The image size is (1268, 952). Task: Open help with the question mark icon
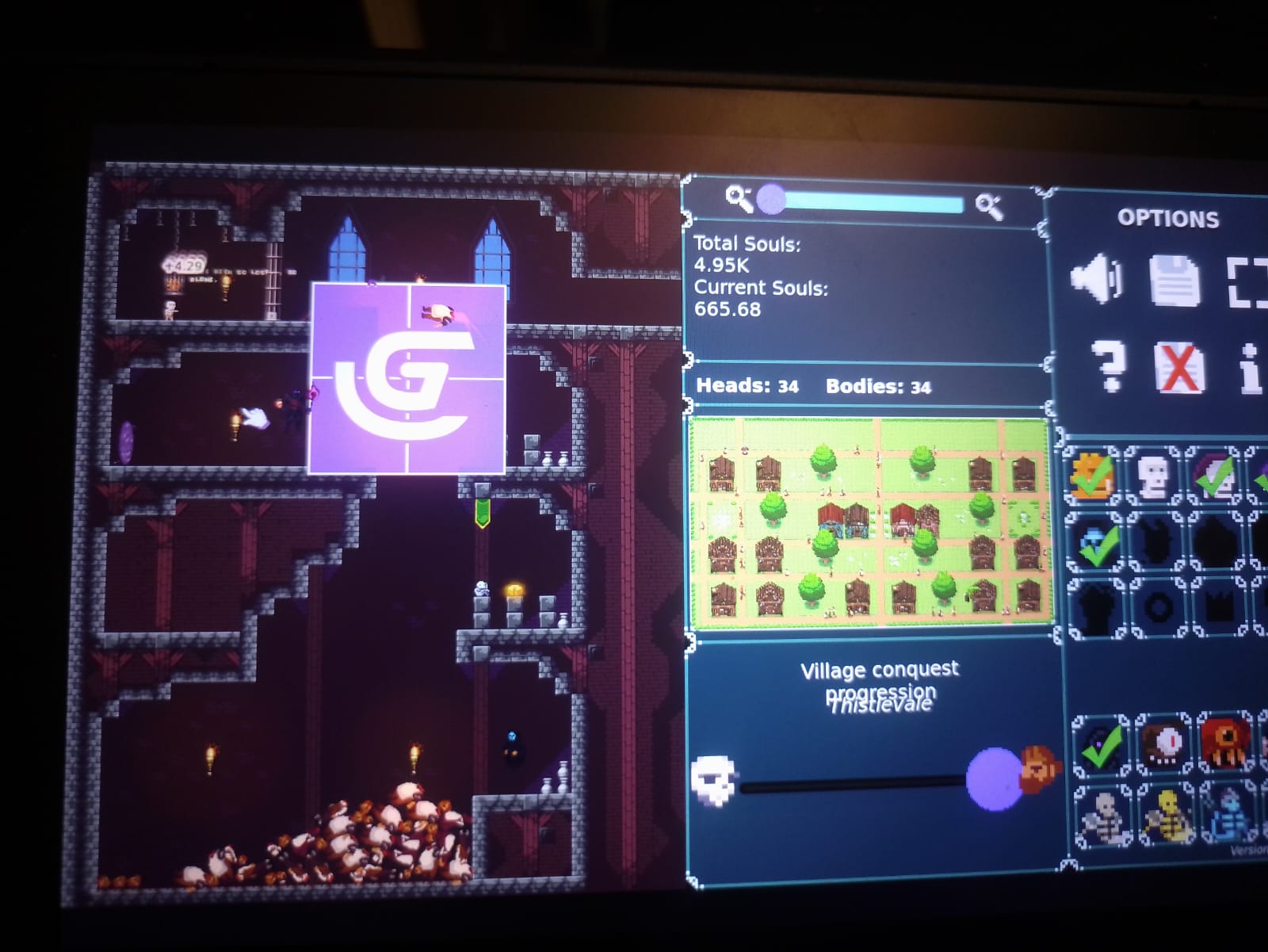click(1108, 366)
